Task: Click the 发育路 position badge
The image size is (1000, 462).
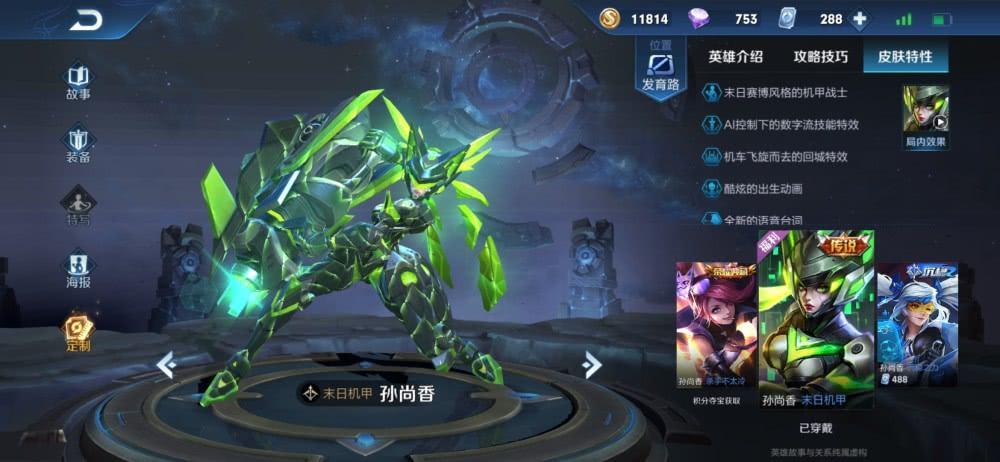Action: (660, 72)
